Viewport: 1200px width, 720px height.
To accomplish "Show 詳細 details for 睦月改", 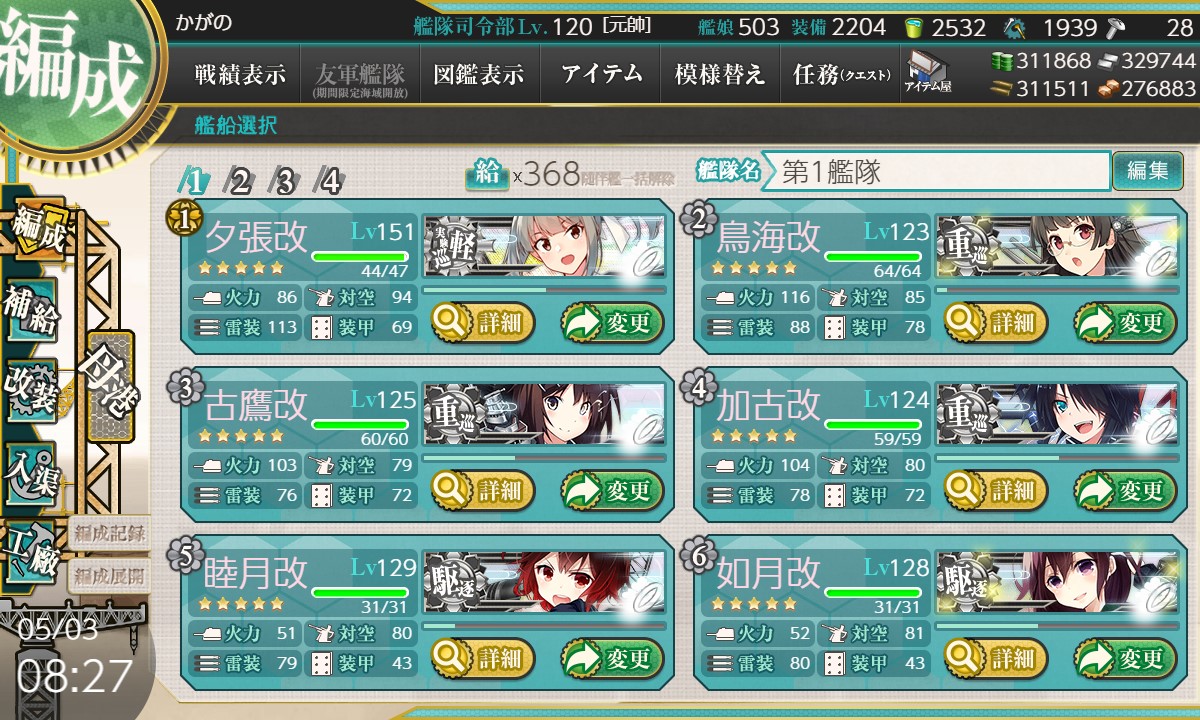I will pyautogui.click(x=484, y=659).
